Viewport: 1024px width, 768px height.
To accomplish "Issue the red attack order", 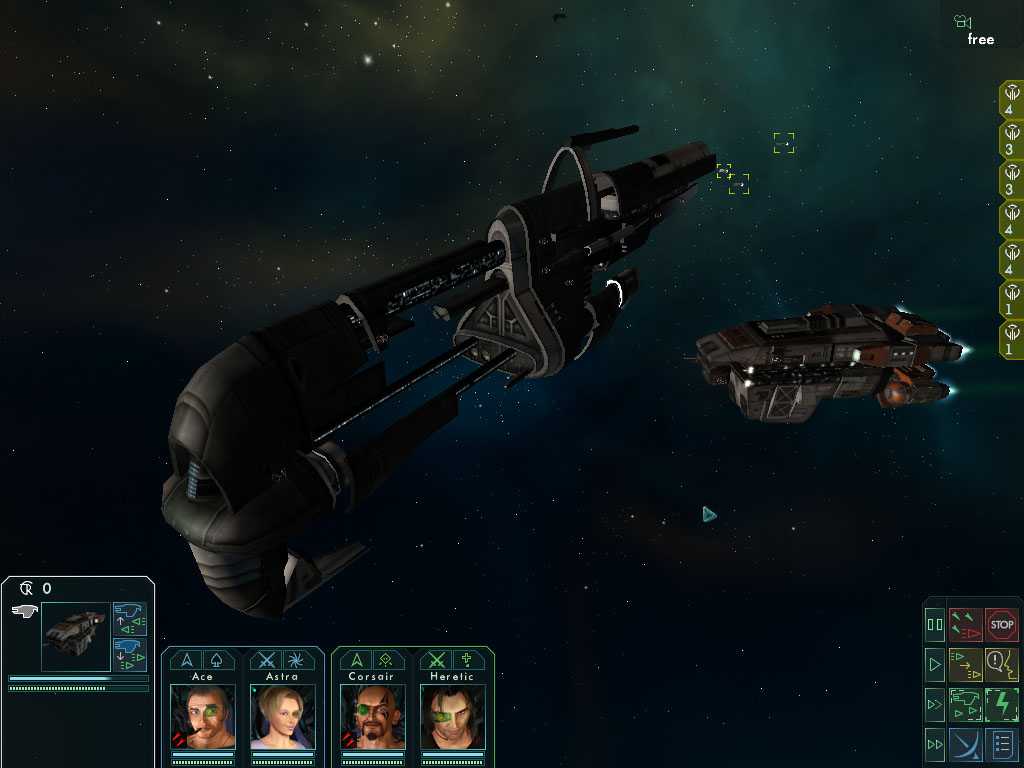I will pyautogui.click(x=966, y=625).
